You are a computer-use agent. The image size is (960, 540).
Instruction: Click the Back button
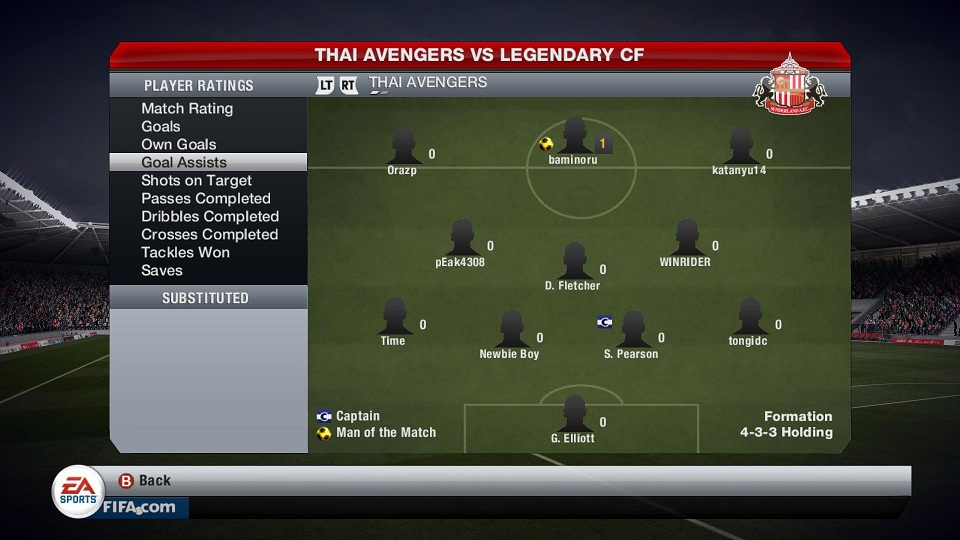(145, 480)
